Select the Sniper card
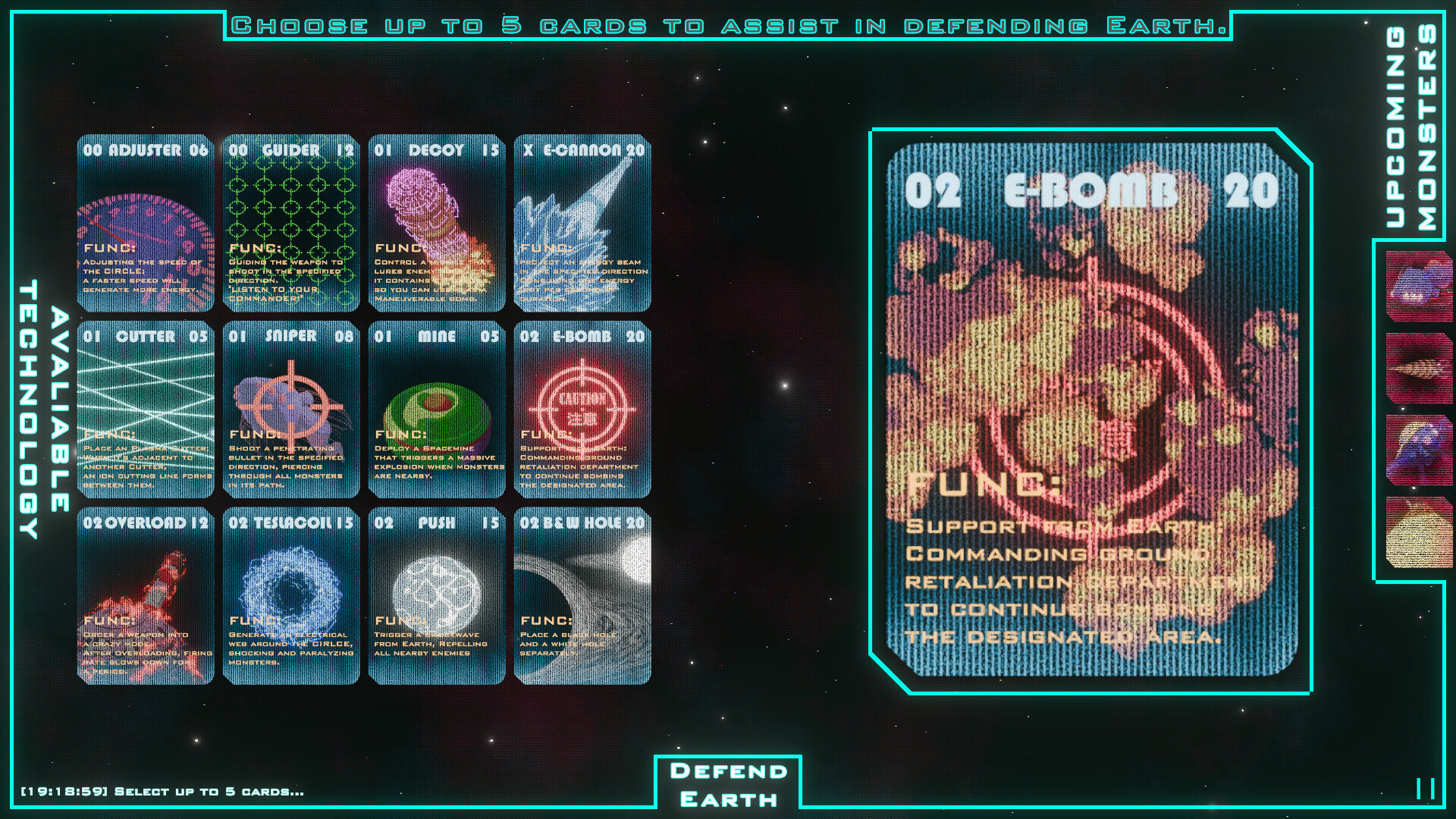This screenshot has height=819, width=1456. pos(291,410)
